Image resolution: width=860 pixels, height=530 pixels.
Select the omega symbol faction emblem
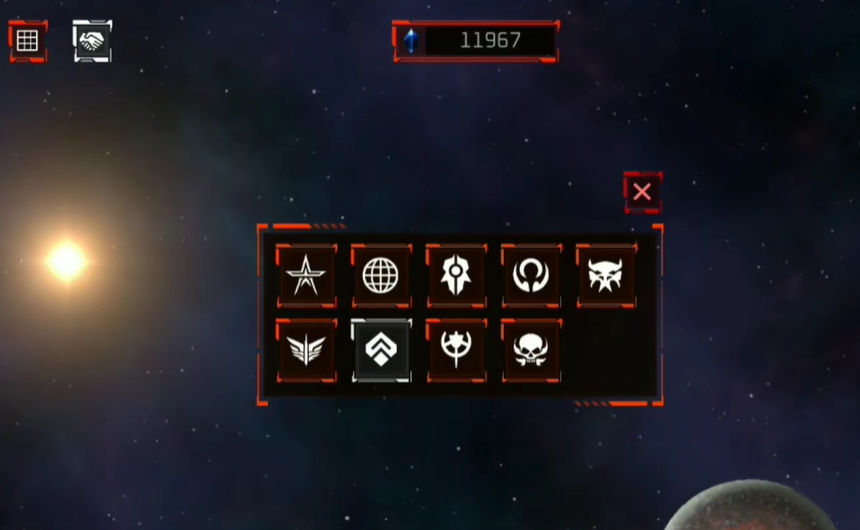(531, 275)
